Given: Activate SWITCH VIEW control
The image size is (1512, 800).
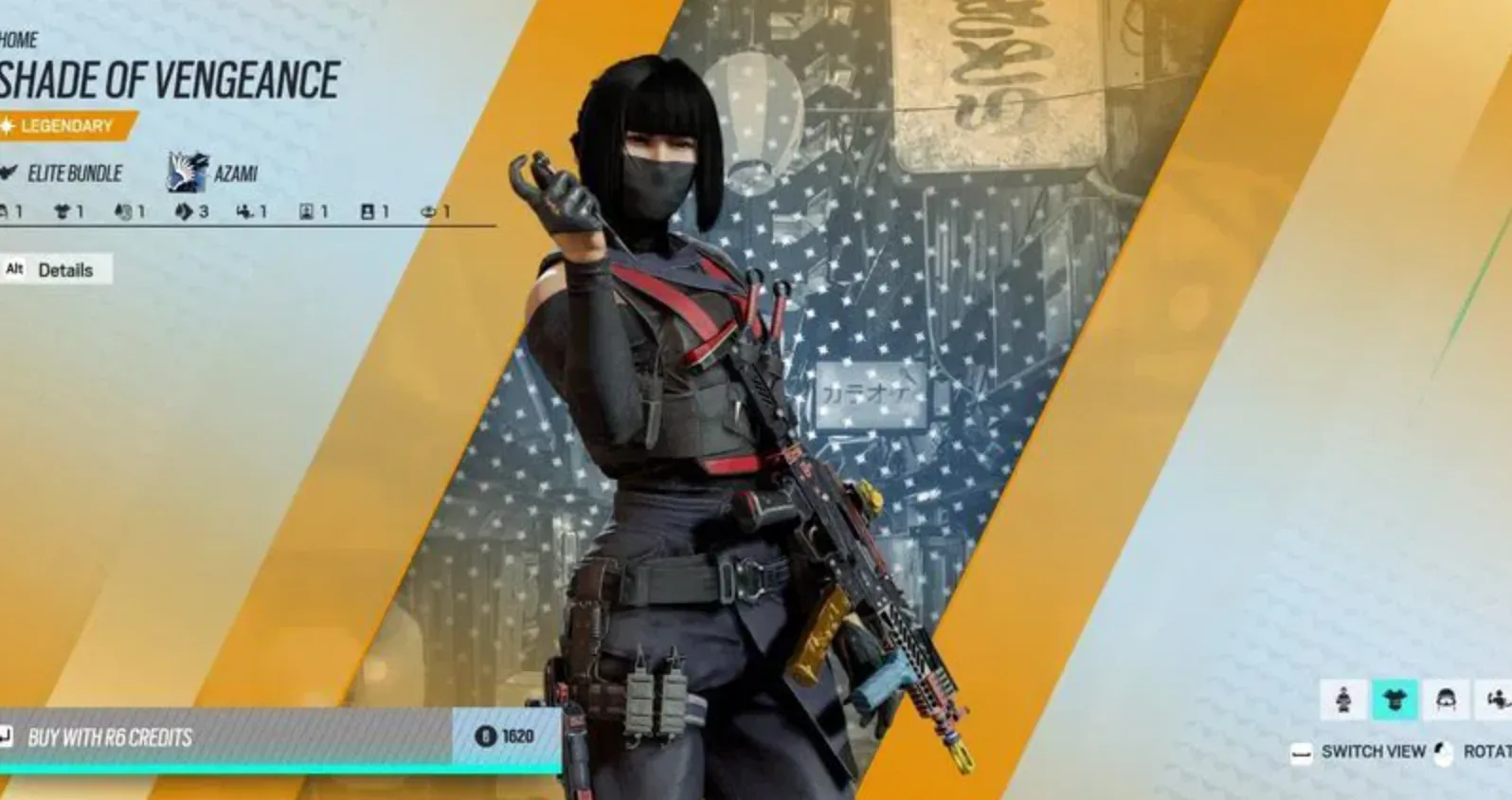Looking at the screenshot, I should (1370, 752).
